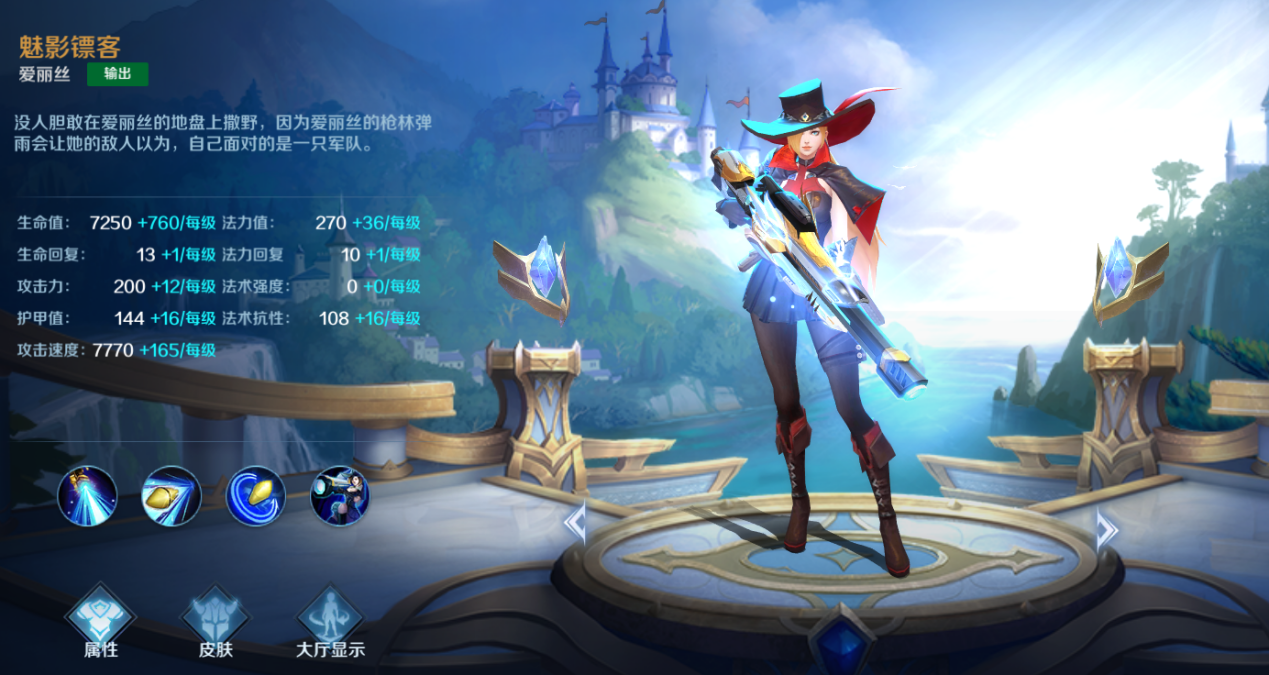Screen dimensions: 1269x675
Task: Switch to the 皮肤 skins tab
Action: [x=215, y=621]
